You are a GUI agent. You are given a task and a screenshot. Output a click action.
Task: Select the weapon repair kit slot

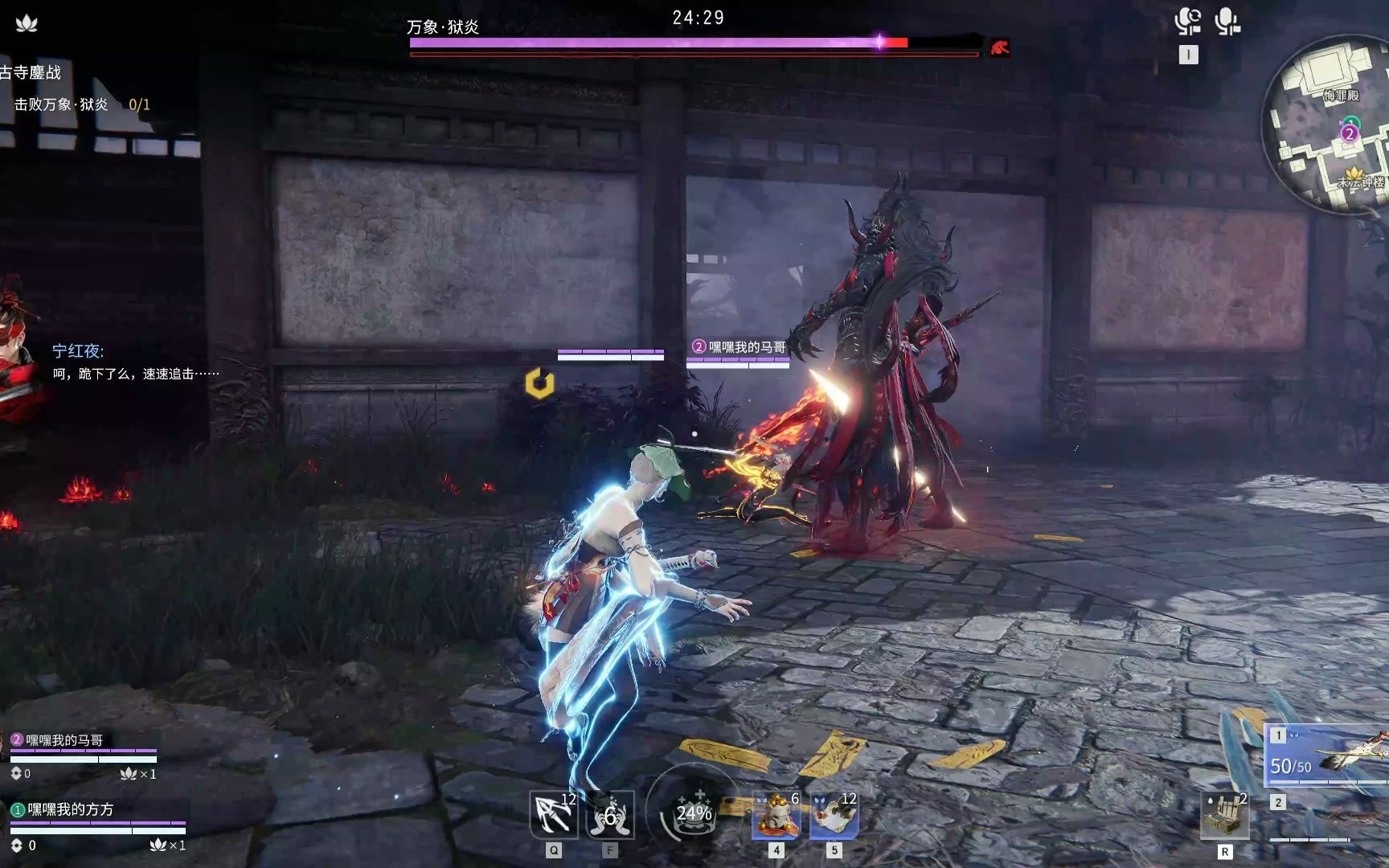[1224, 815]
